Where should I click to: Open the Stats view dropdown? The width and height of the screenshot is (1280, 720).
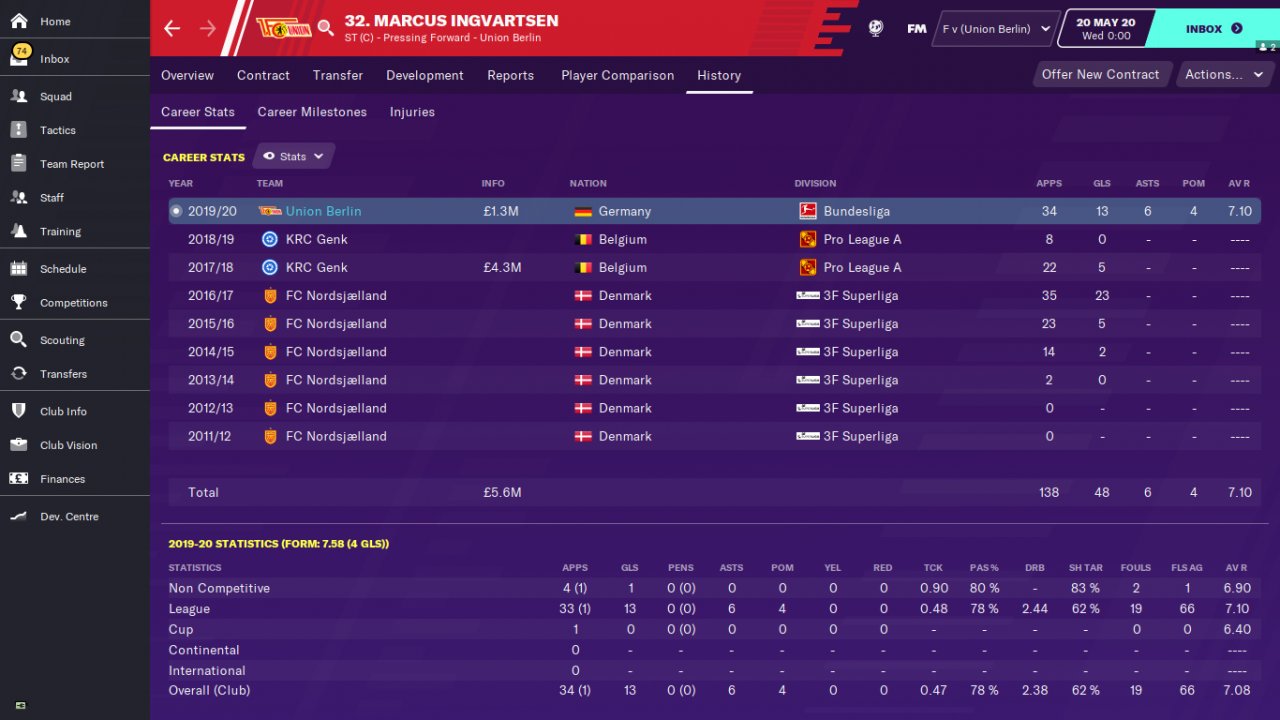pos(294,156)
